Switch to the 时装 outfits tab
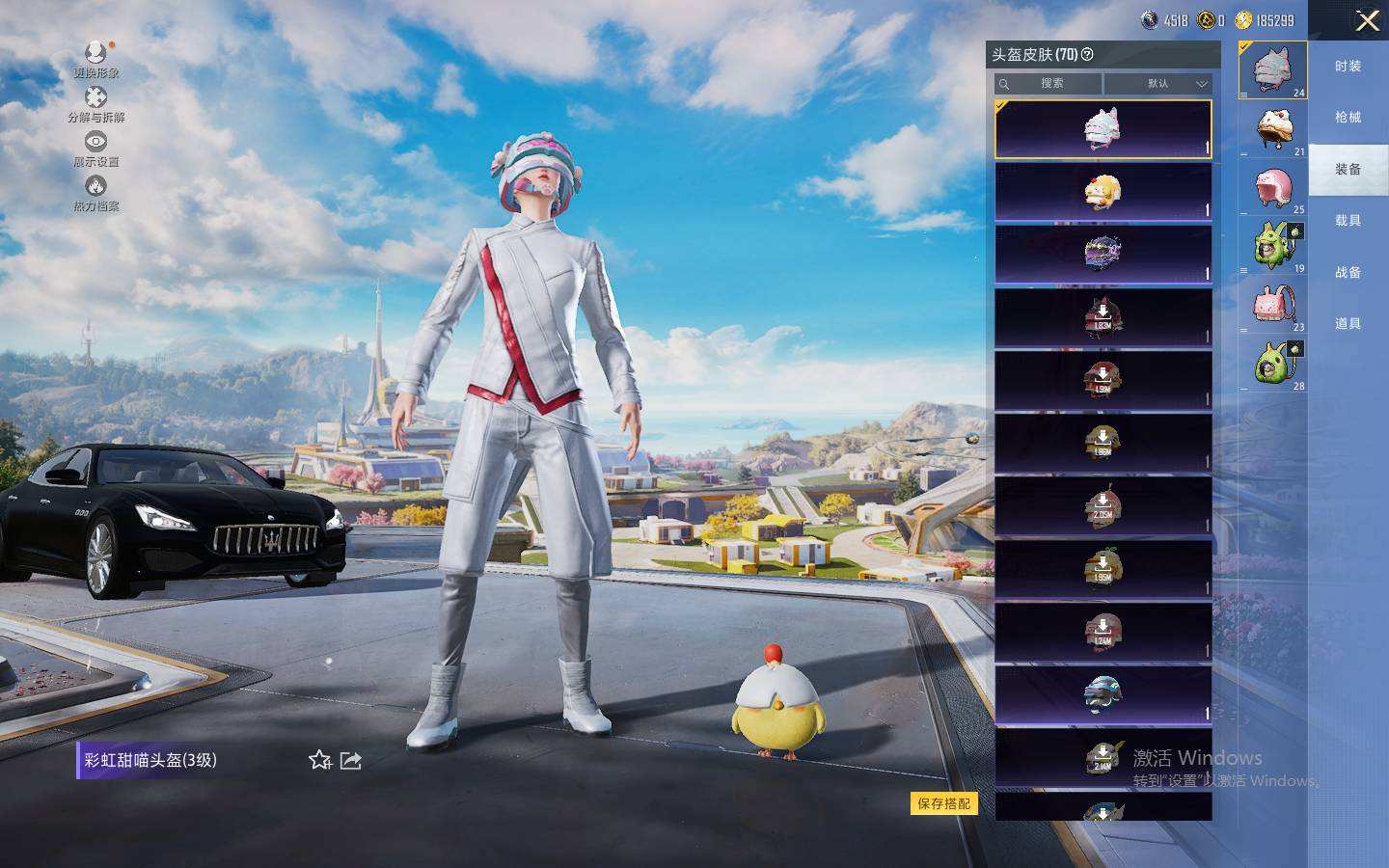This screenshot has width=1389, height=868. tap(1348, 67)
